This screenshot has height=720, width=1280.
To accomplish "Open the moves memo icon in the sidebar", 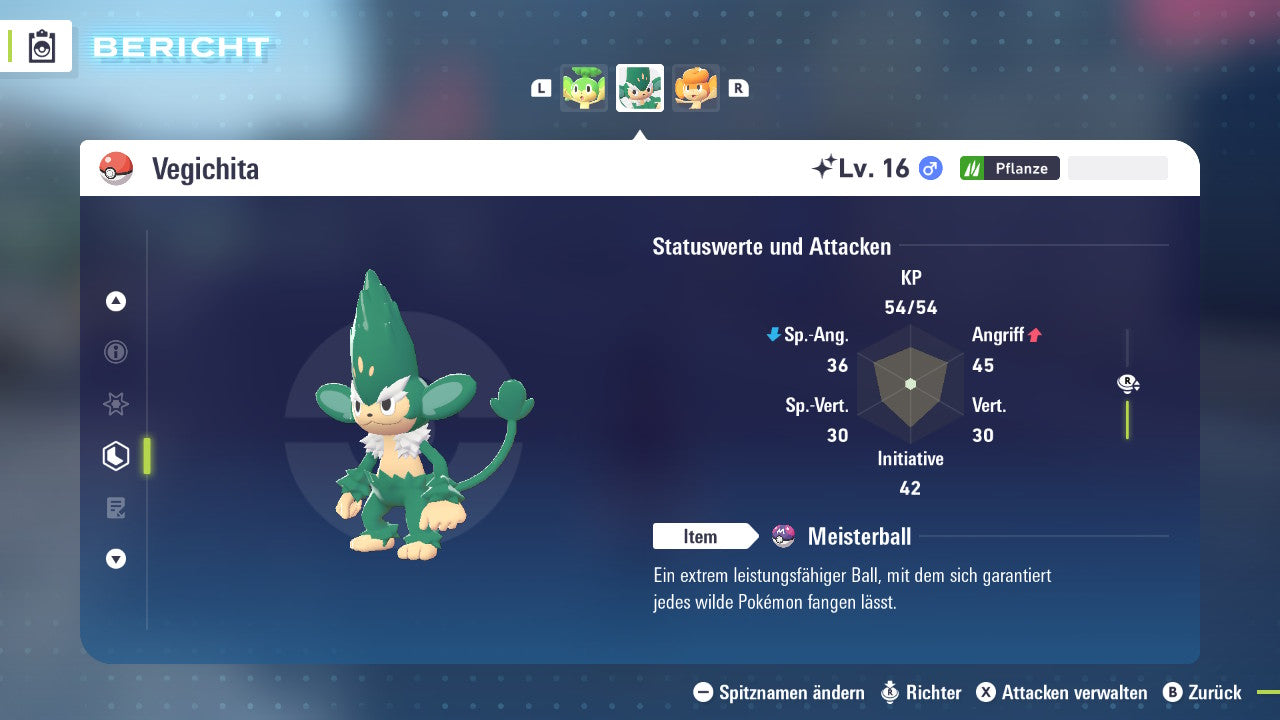I will (116, 508).
